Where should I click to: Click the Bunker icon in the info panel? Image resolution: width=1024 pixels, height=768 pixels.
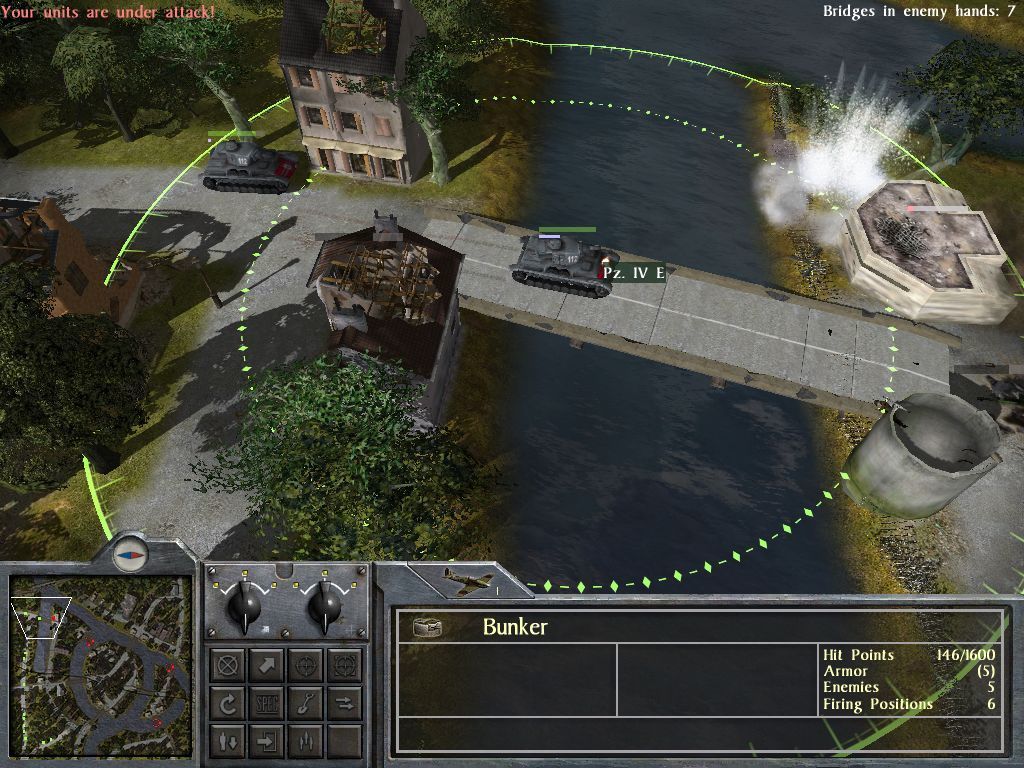[429, 627]
